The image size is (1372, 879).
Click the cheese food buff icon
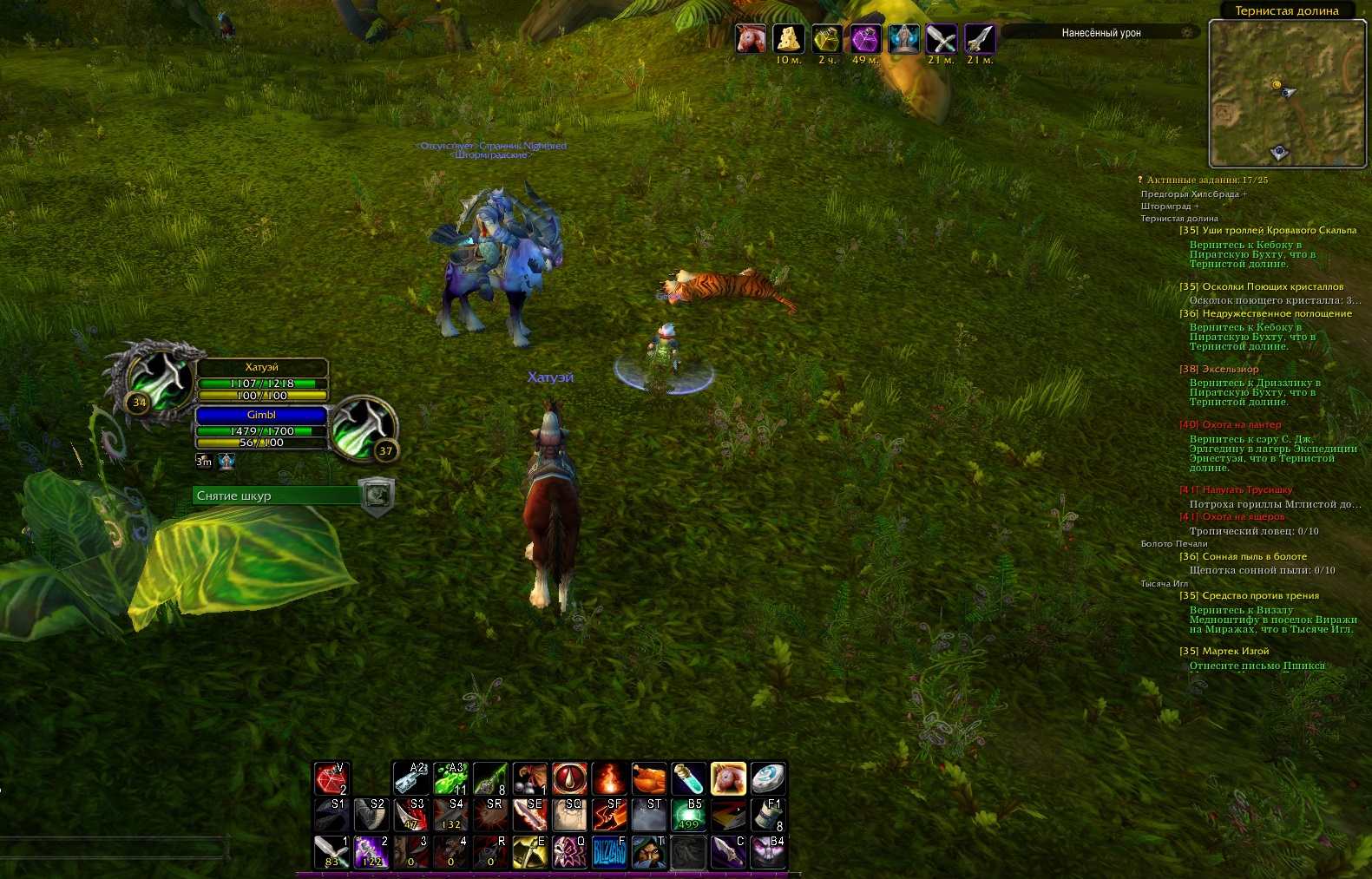click(x=788, y=39)
